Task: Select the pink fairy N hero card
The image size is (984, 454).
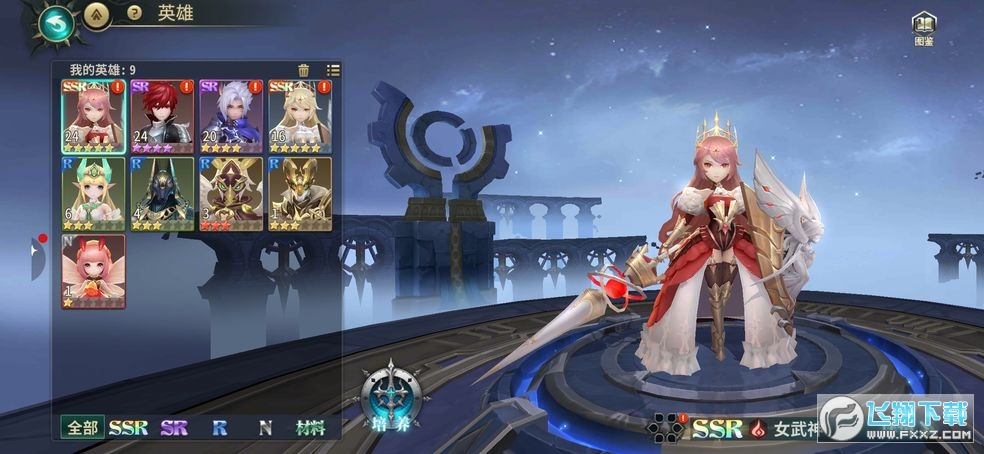Action: click(x=93, y=272)
